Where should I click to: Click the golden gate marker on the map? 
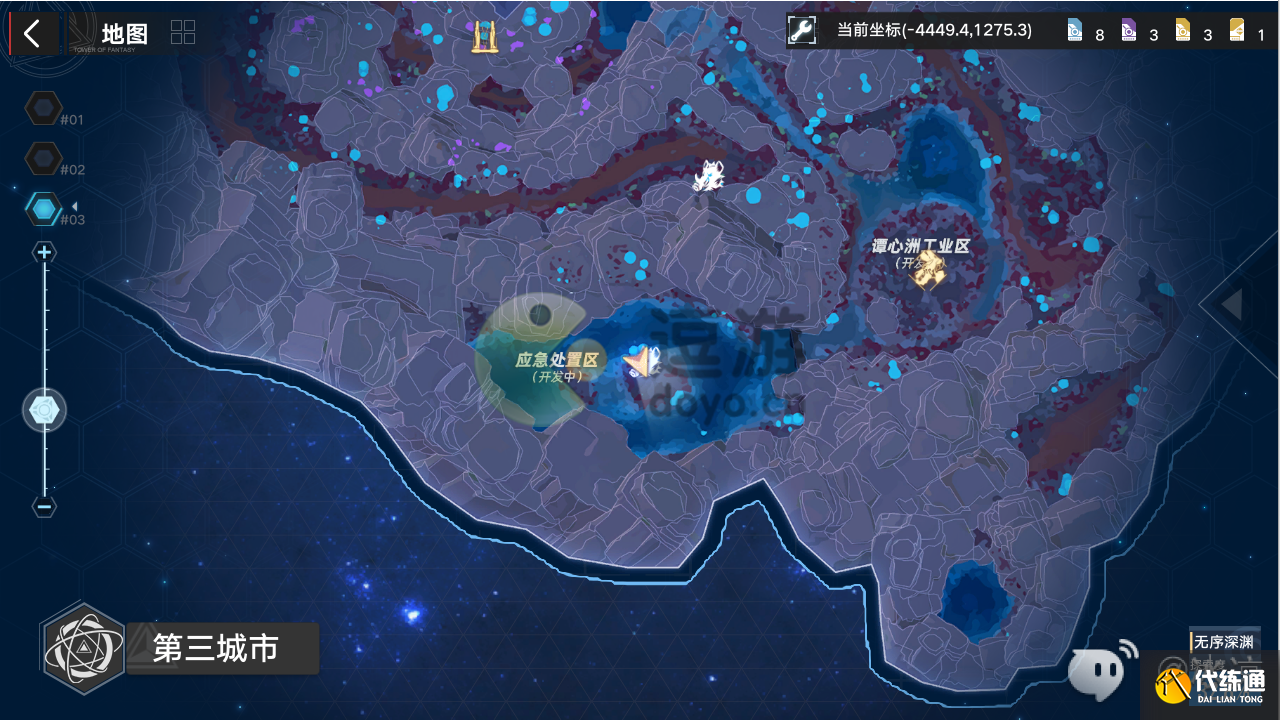point(486,36)
